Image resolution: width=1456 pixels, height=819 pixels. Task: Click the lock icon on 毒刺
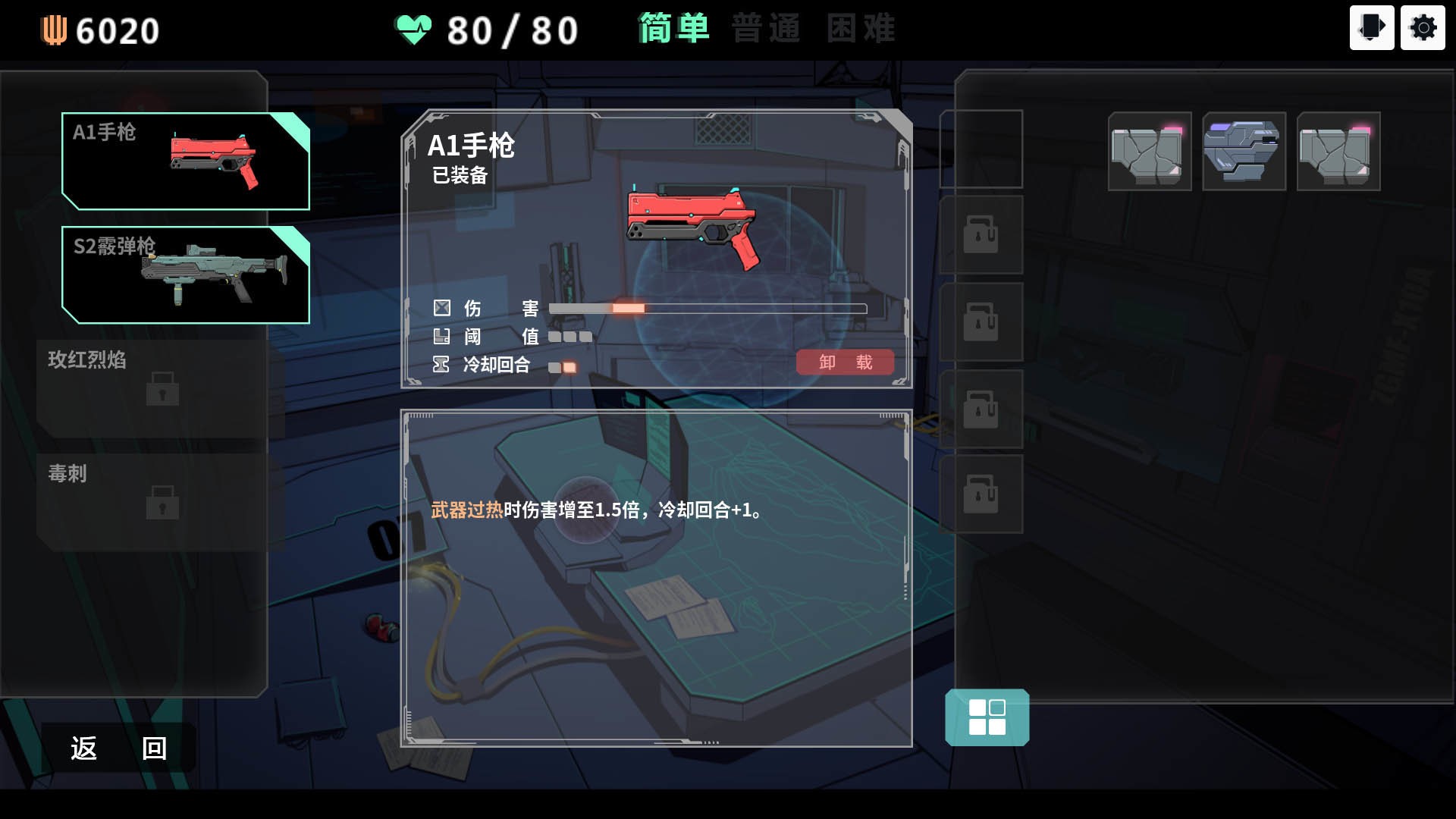pyautogui.click(x=163, y=504)
